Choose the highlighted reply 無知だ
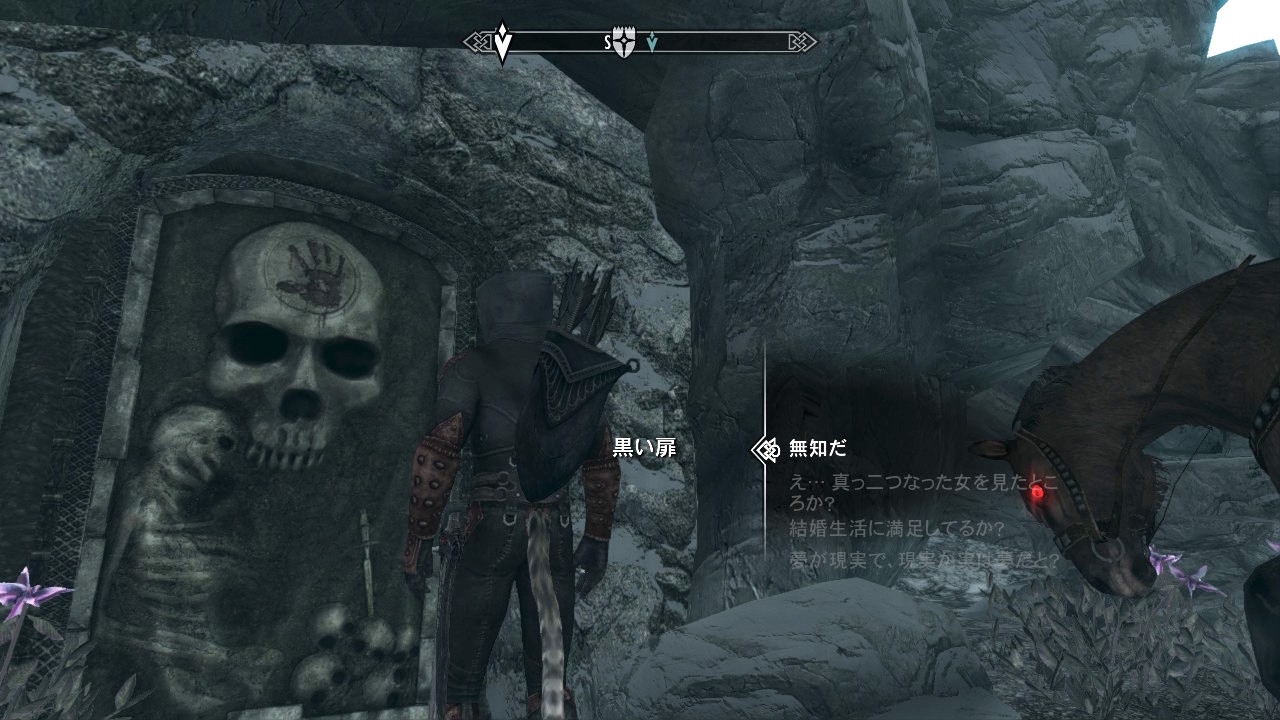Viewport: 1280px width, 720px height. click(817, 449)
